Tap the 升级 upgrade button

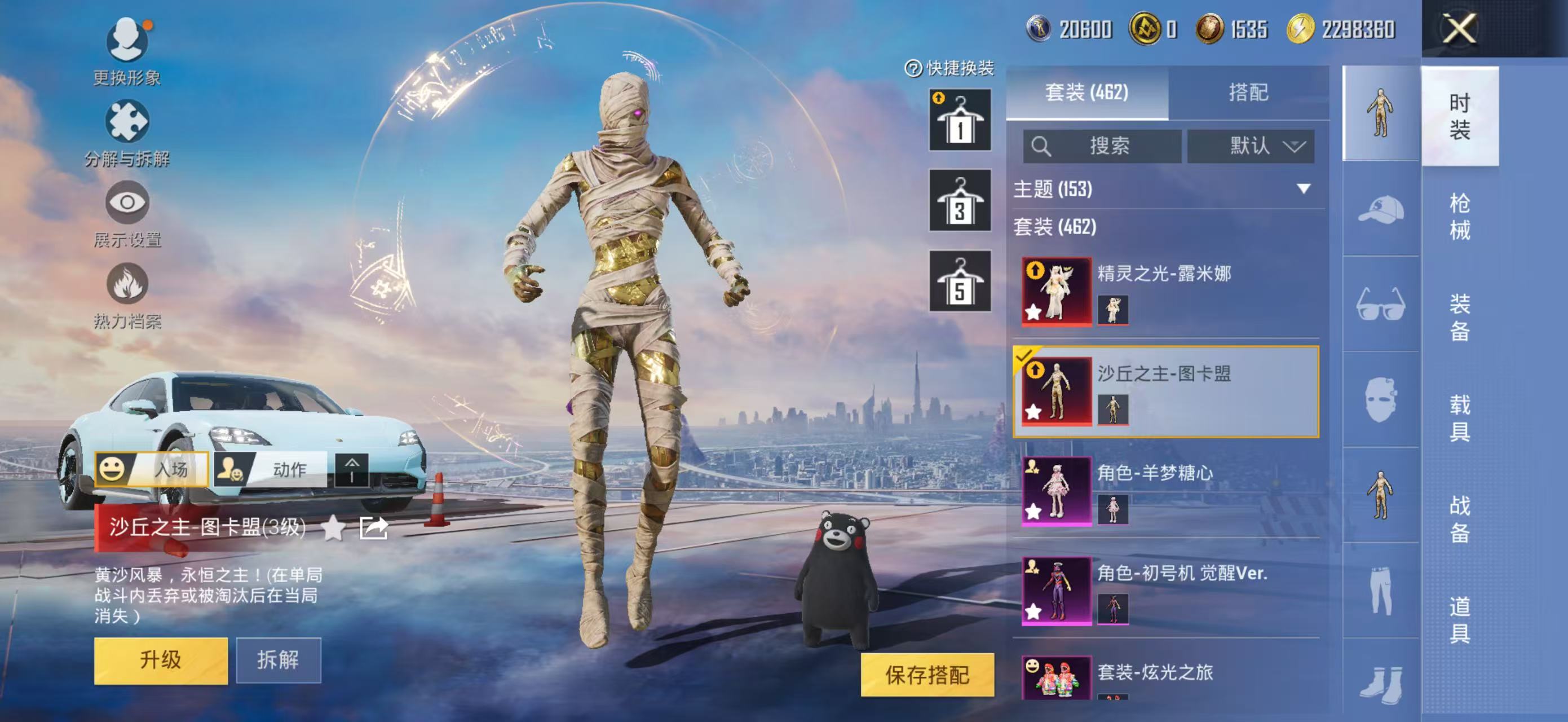pos(161,661)
